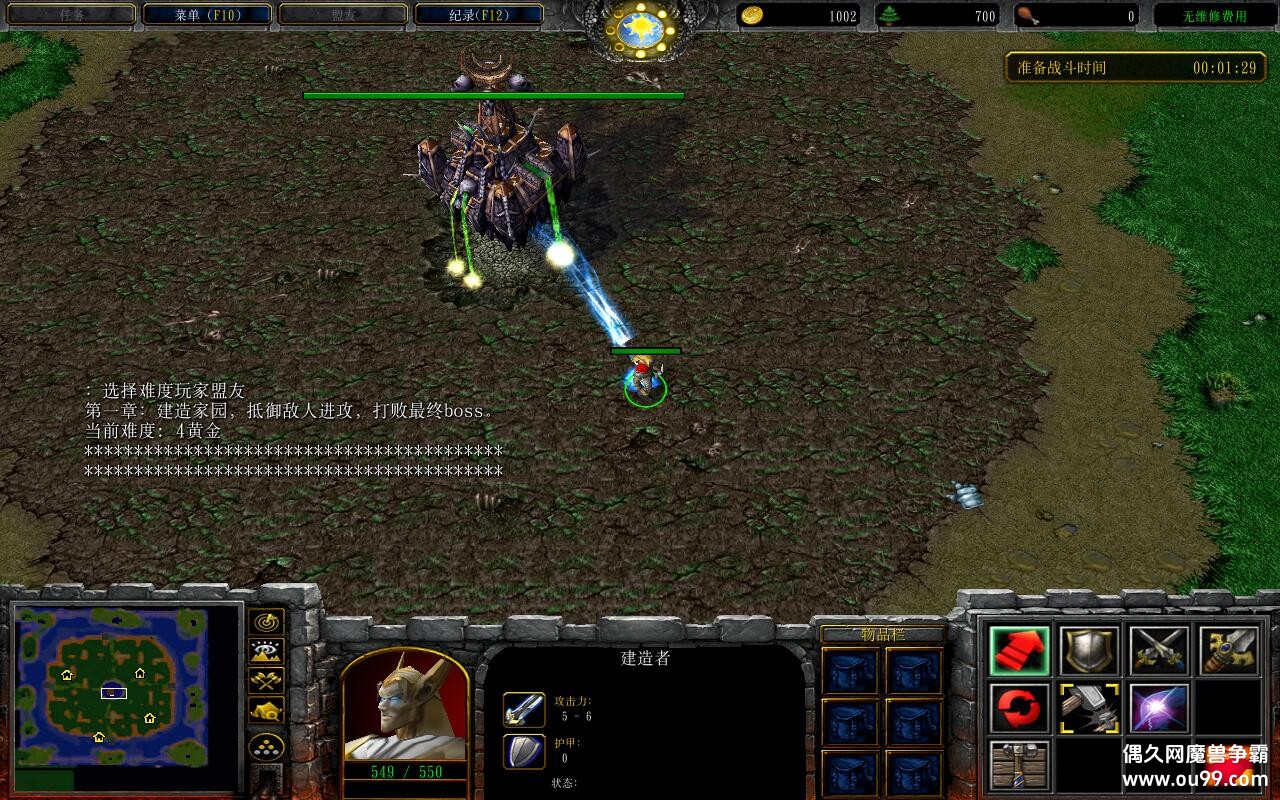This screenshot has height=800, width=1280.
Task: Open the formation toggle circle button
Action: click(266, 747)
